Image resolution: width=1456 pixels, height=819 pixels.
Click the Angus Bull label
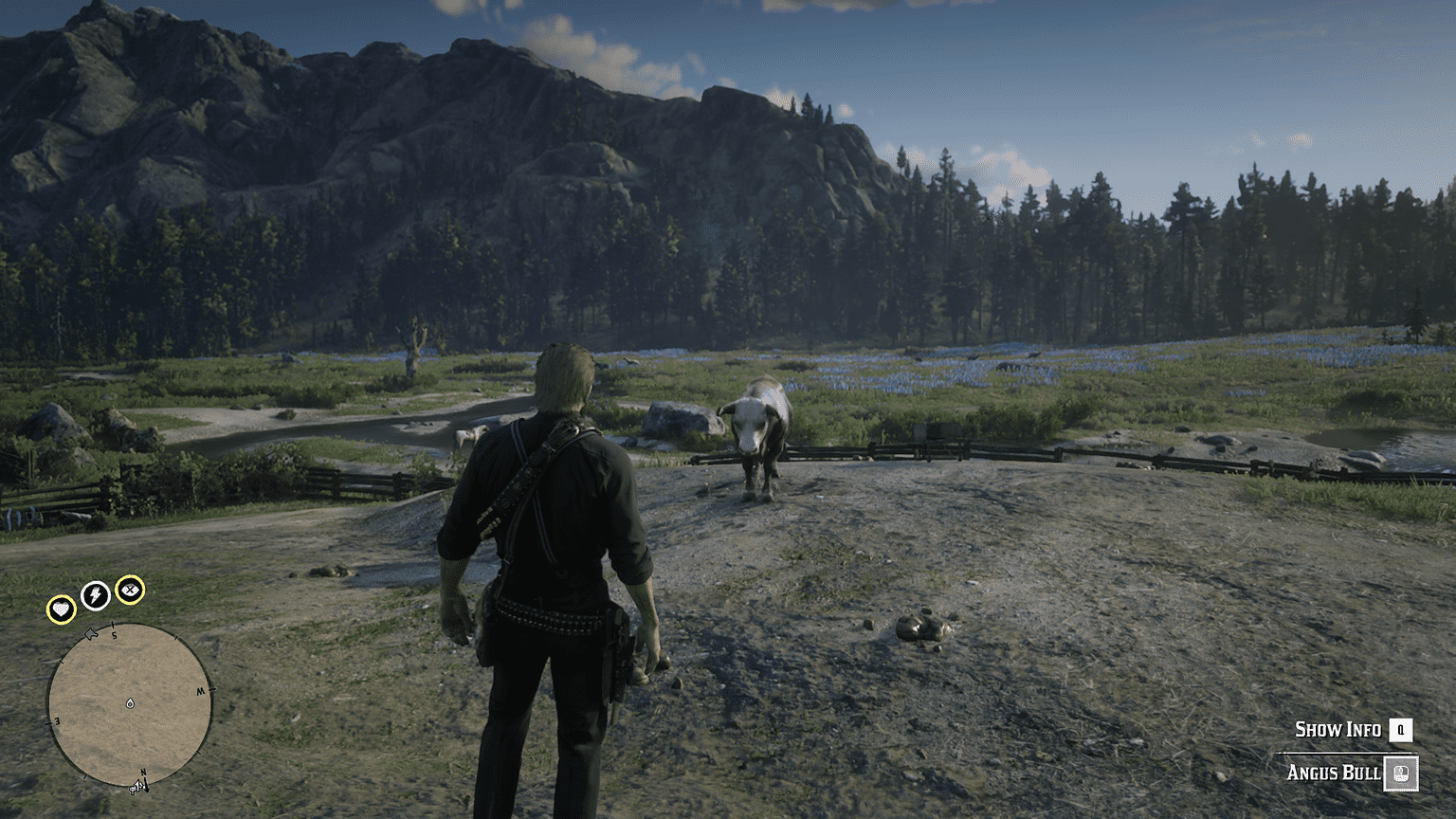(1334, 772)
